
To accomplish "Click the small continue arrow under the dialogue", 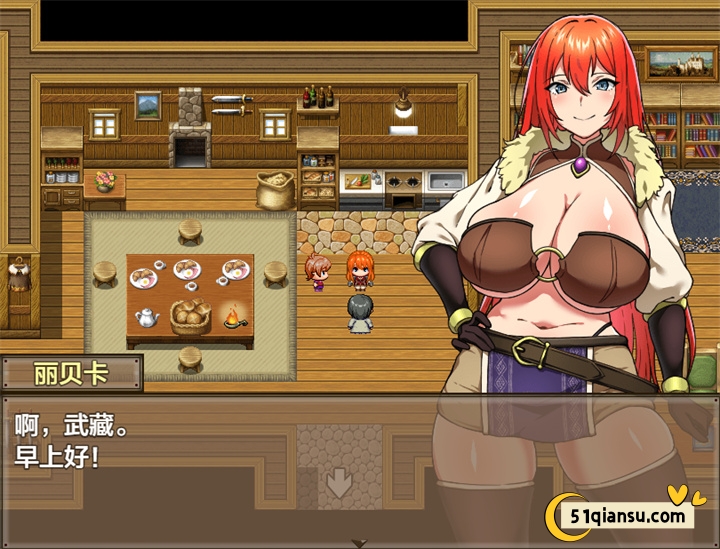I will pyautogui.click(x=359, y=543).
